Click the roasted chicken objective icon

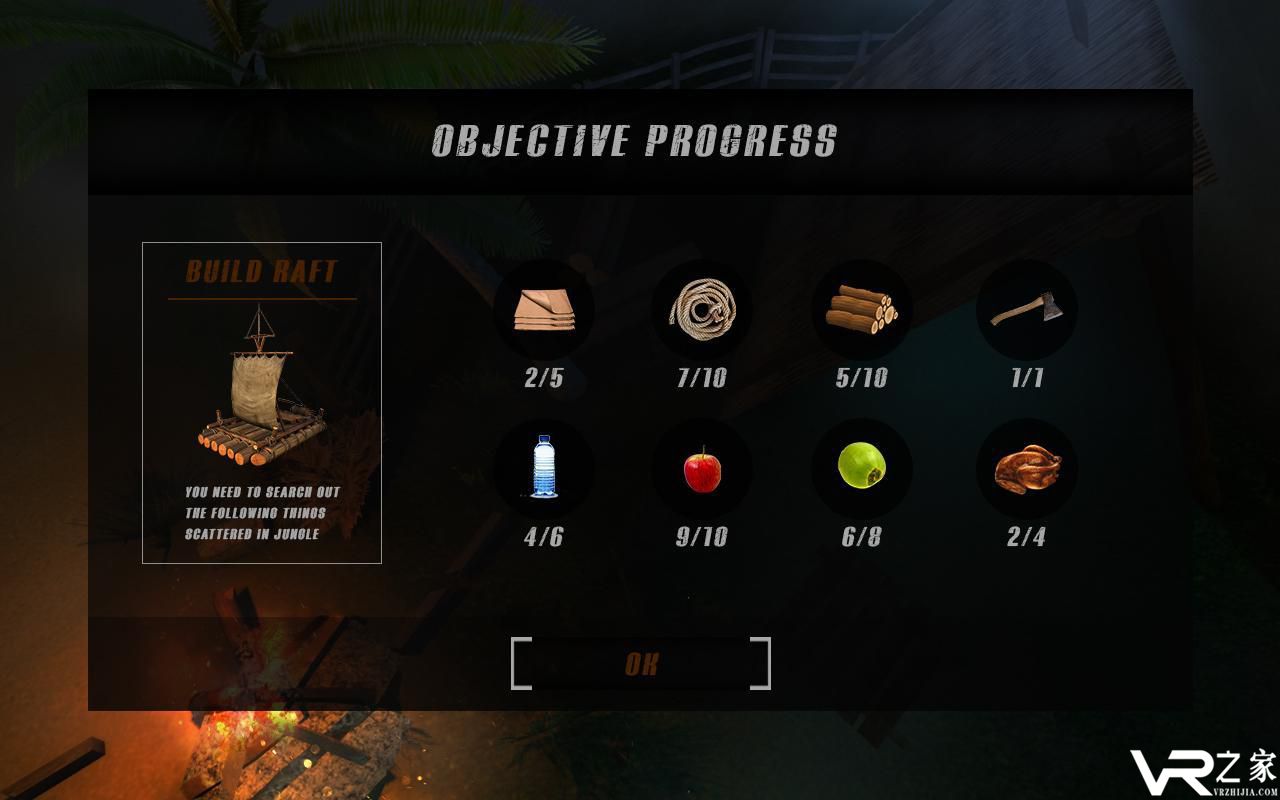point(1026,468)
